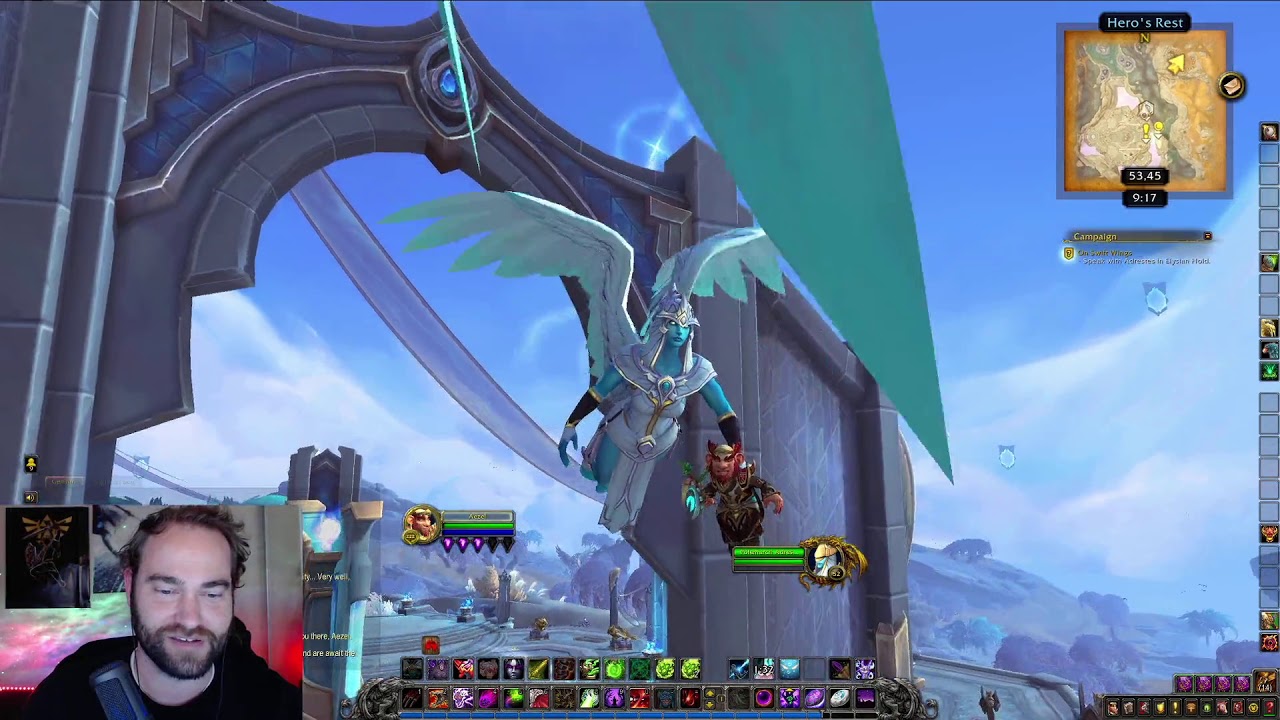Click the down arrow on the action bar paging control
This screenshot has height=720, width=1280.
click(710, 704)
